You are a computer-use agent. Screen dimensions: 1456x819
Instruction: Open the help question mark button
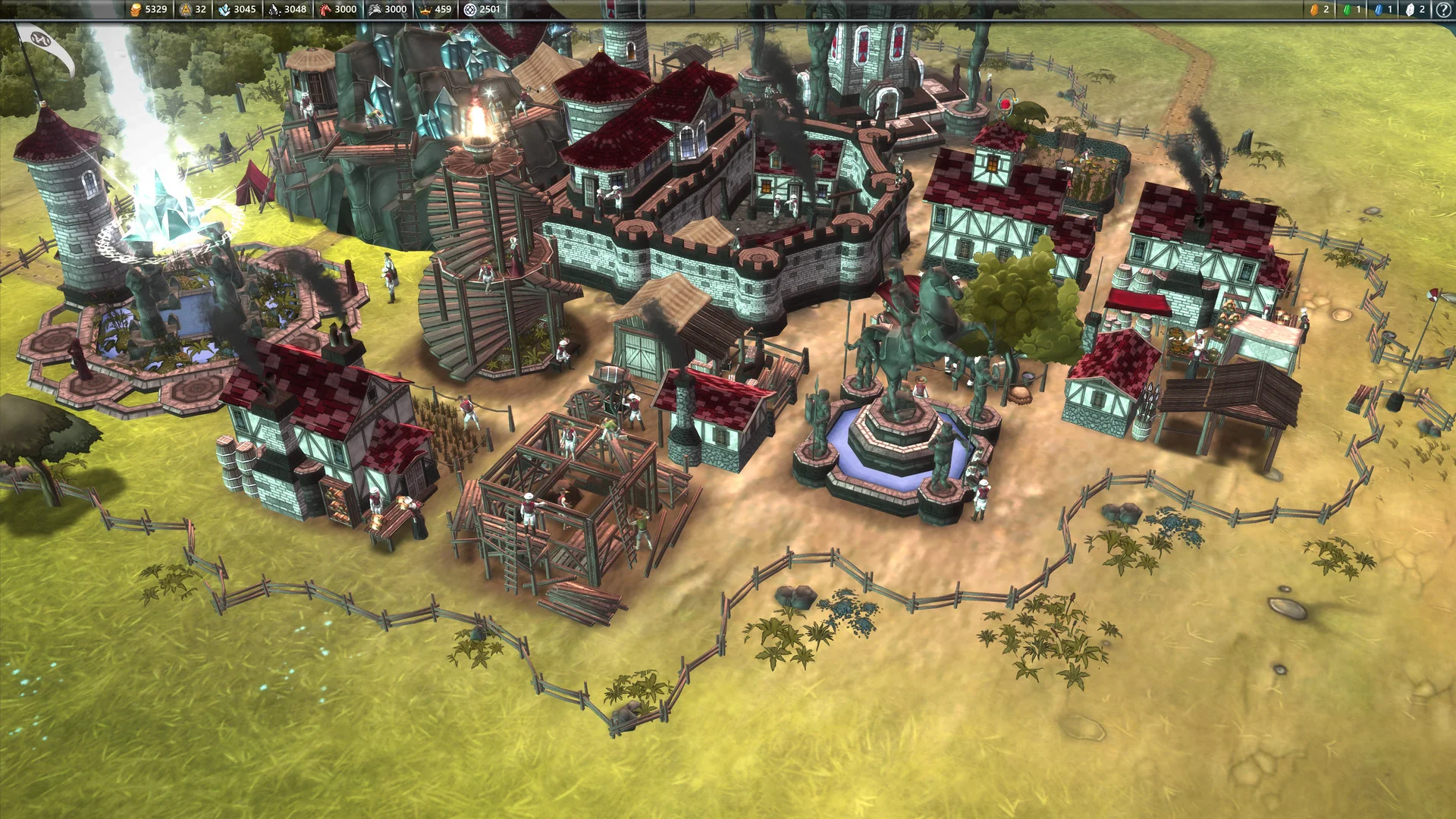(1443, 10)
